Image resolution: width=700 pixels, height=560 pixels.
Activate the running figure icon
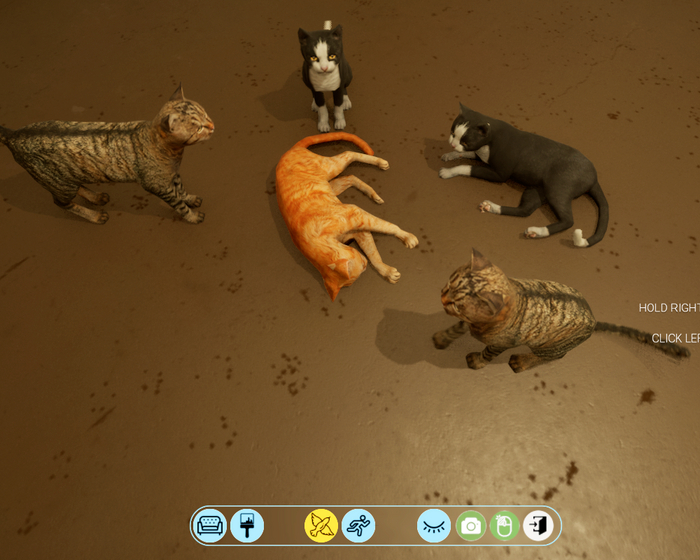[x=358, y=525]
